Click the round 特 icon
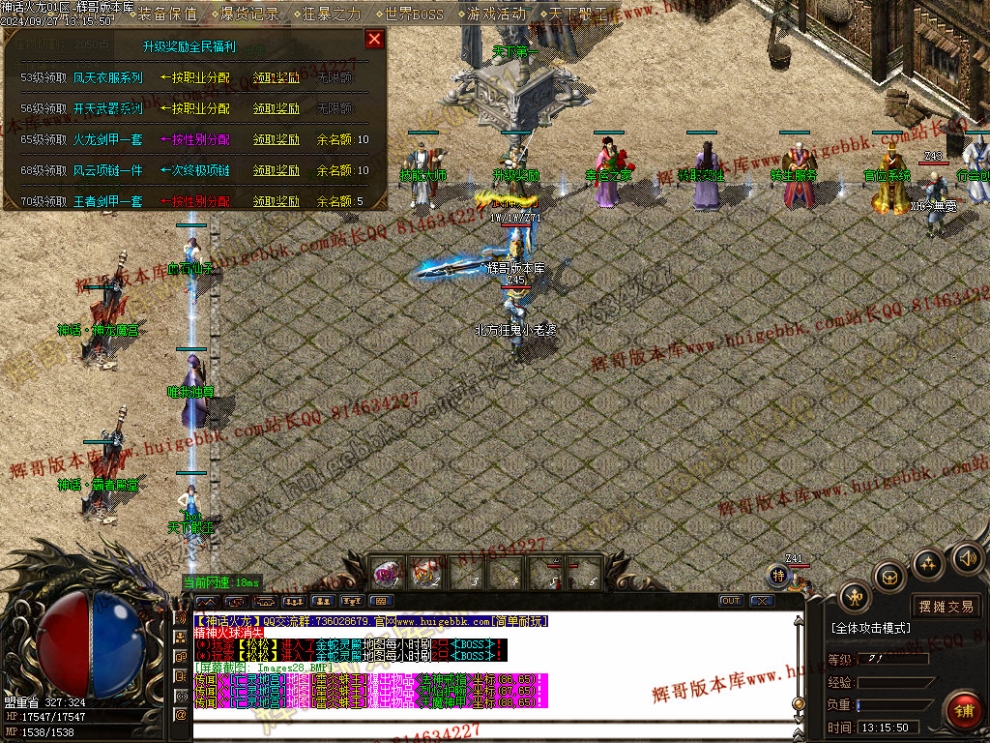990x743 pixels. [779, 575]
